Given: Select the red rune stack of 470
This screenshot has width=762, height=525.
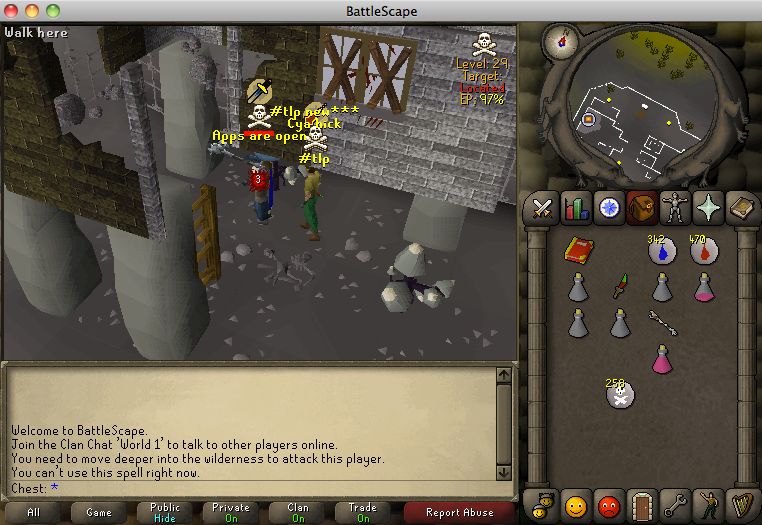Looking at the screenshot, I should point(701,252).
